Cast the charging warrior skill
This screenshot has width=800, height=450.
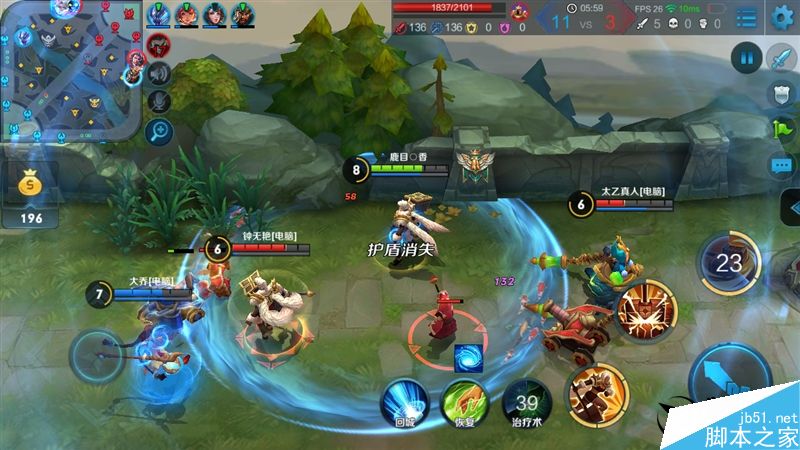pos(597,393)
